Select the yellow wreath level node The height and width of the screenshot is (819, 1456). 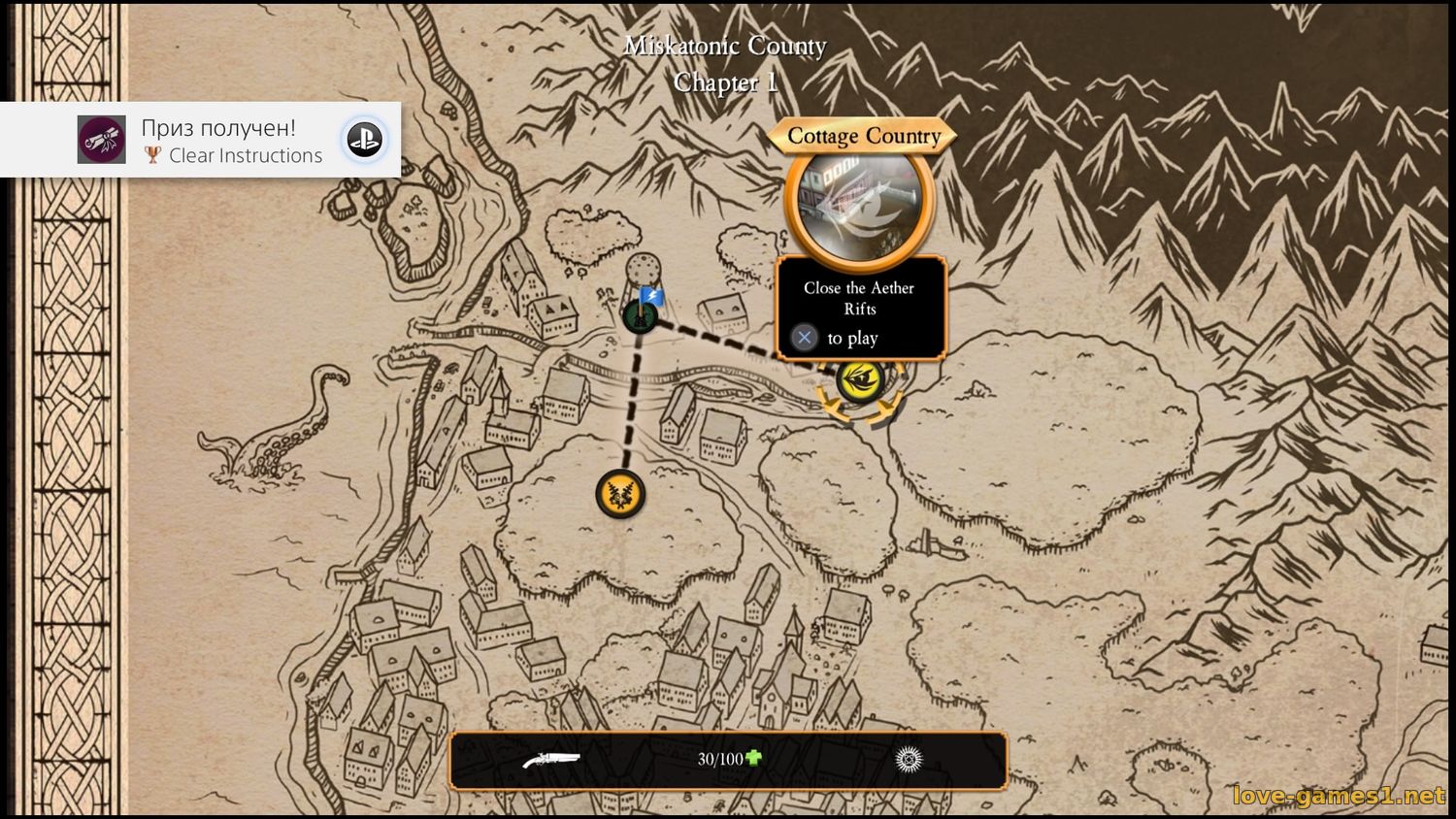[620, 494]
